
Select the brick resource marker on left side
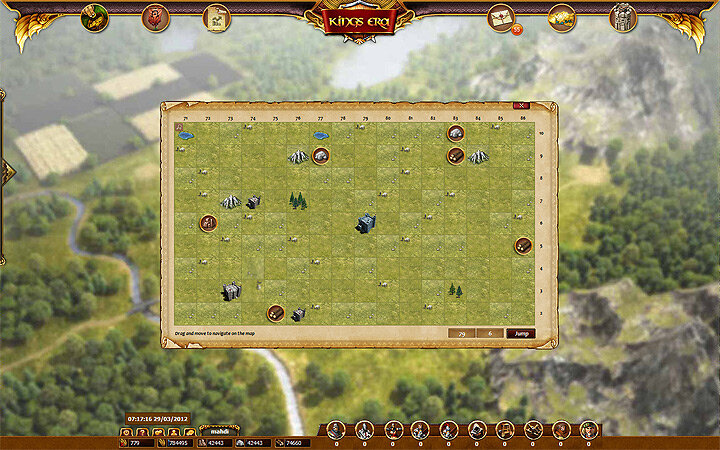pos(209,222)
